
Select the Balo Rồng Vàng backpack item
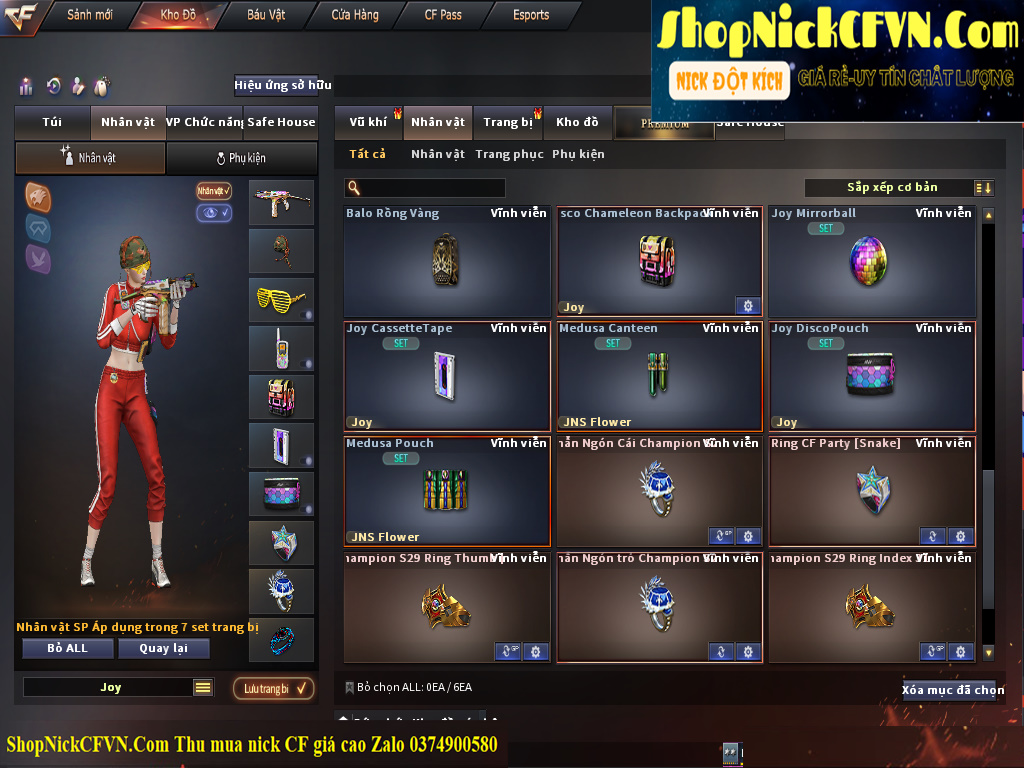446,262
